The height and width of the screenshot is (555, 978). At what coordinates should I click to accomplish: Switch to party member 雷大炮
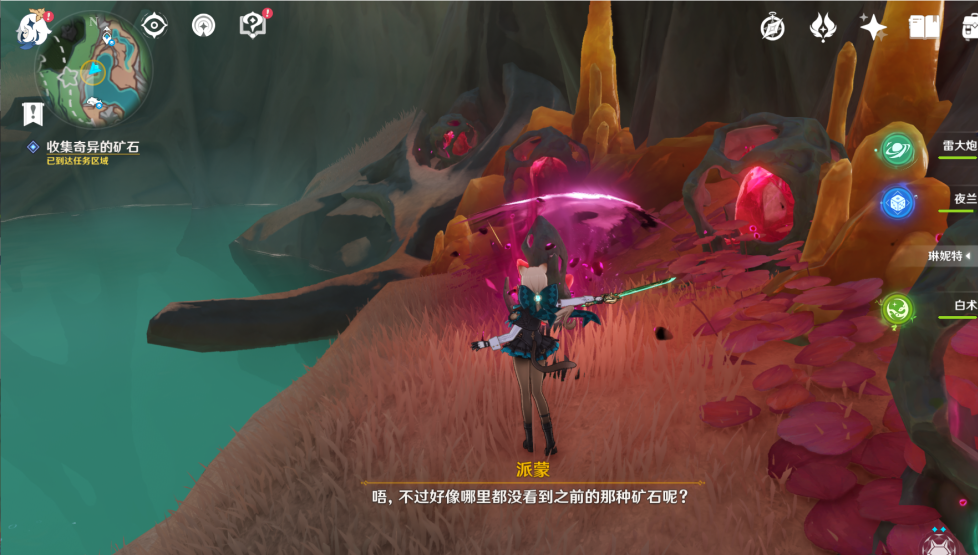(898, 150)
